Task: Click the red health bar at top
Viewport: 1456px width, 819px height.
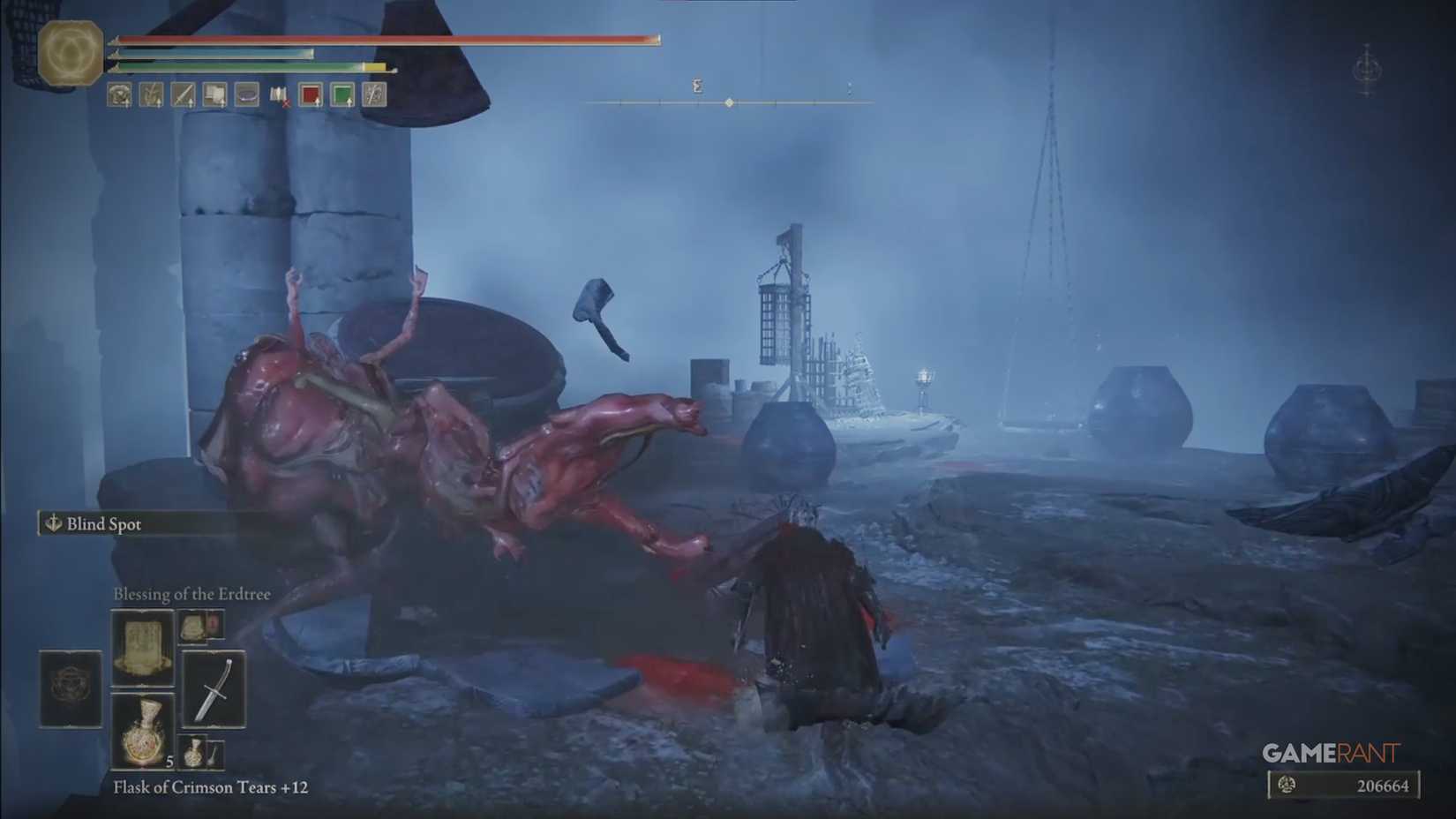Action: (379, 39)
